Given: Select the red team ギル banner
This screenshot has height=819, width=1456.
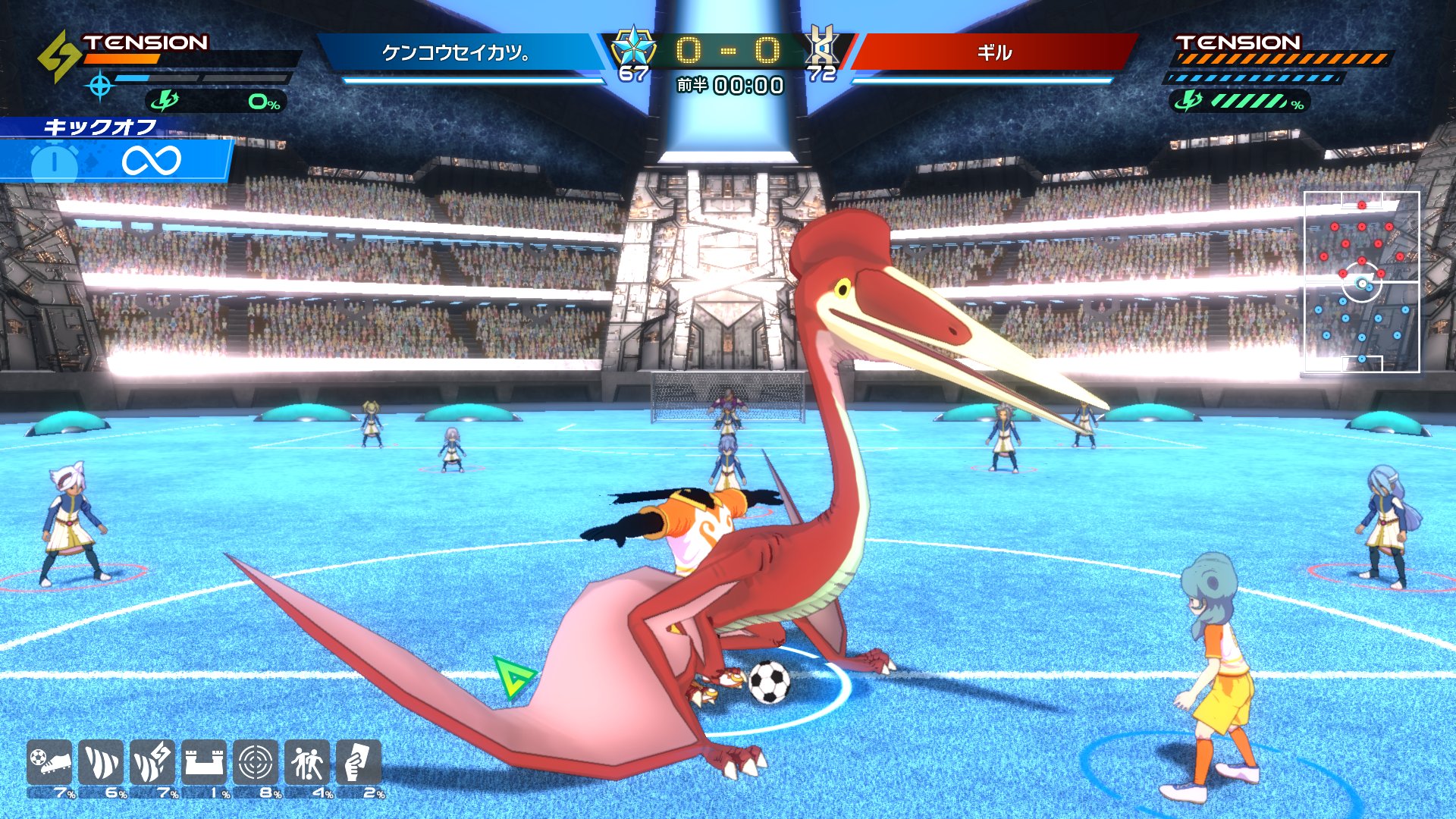Looking at the screenshot, I should 994,52.
